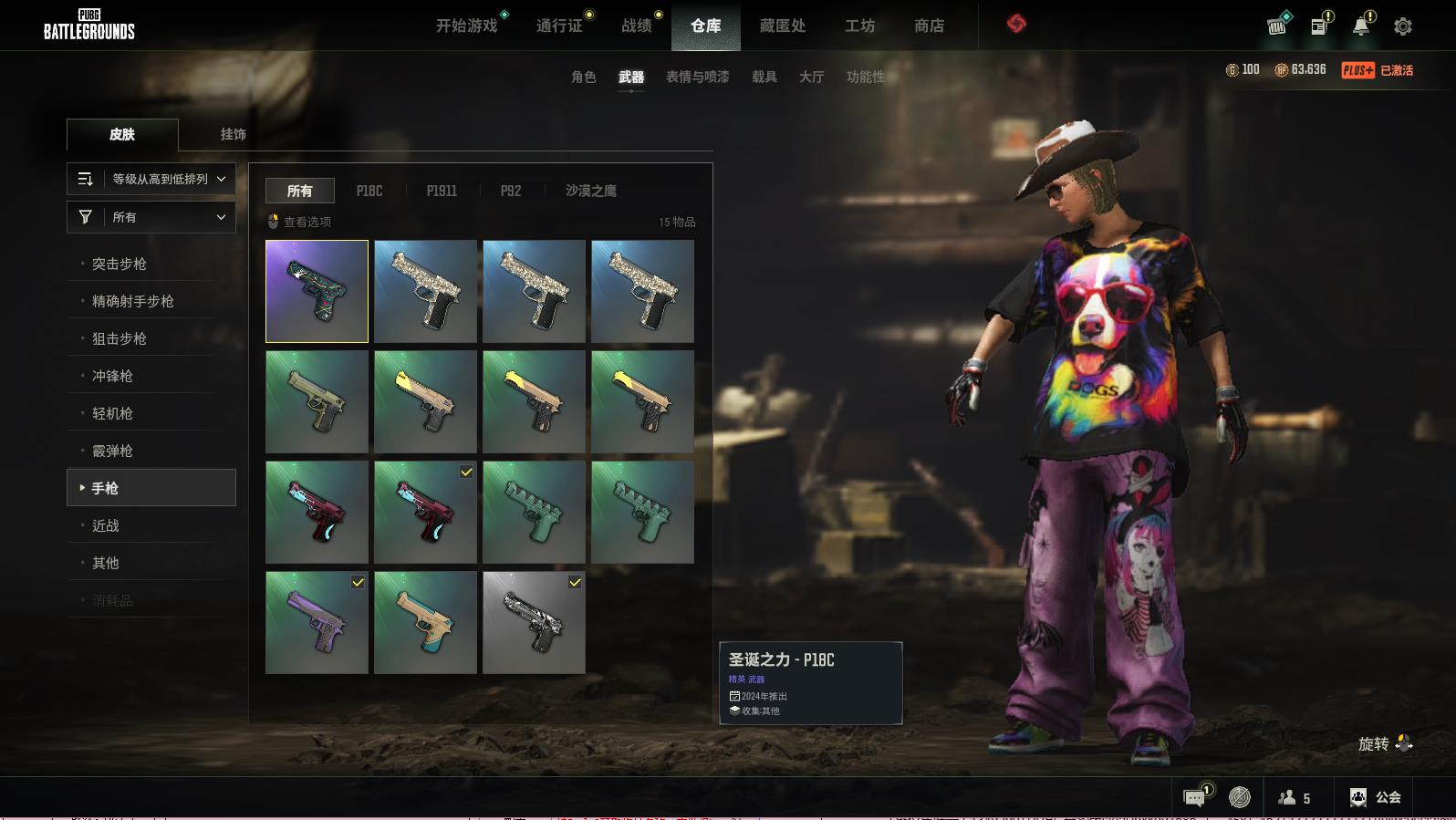Switch to the 工坊 section
The height and width of the screenshot is (820, 1456).
pyautogui.click(x=859, y=26)
